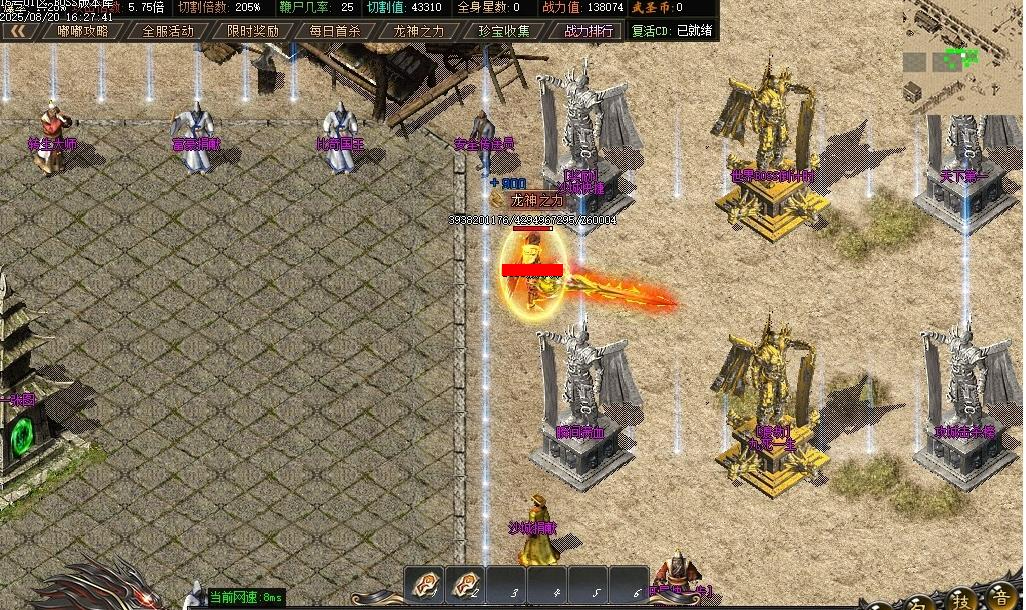Open the 珍宝收集 treasure collection menu
This screenshot has width=1026, height=610.
pyautogui.click(x=504, y=30)
